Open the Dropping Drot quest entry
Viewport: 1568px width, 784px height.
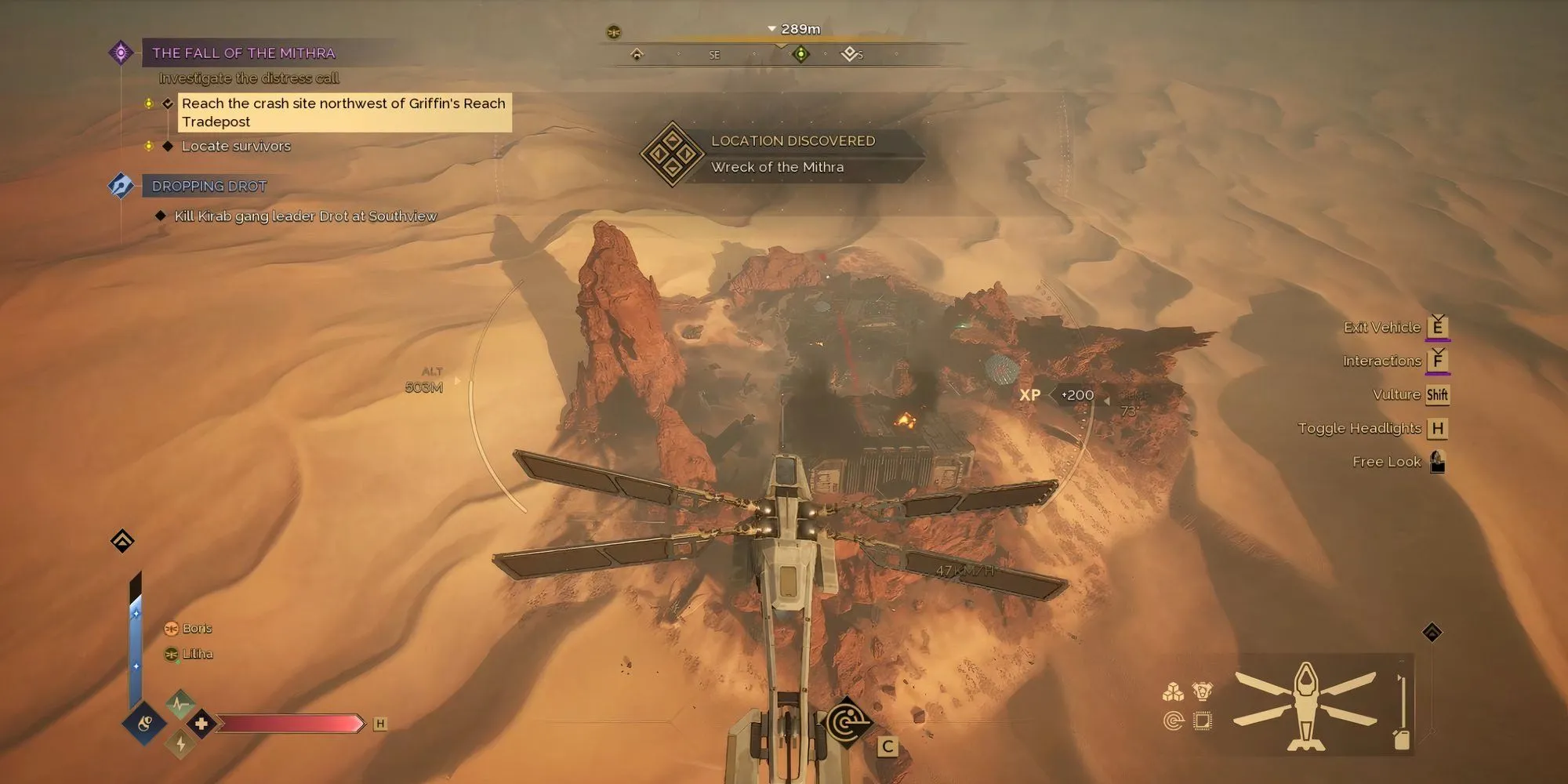pyautogui.click(x=209, y=187)
